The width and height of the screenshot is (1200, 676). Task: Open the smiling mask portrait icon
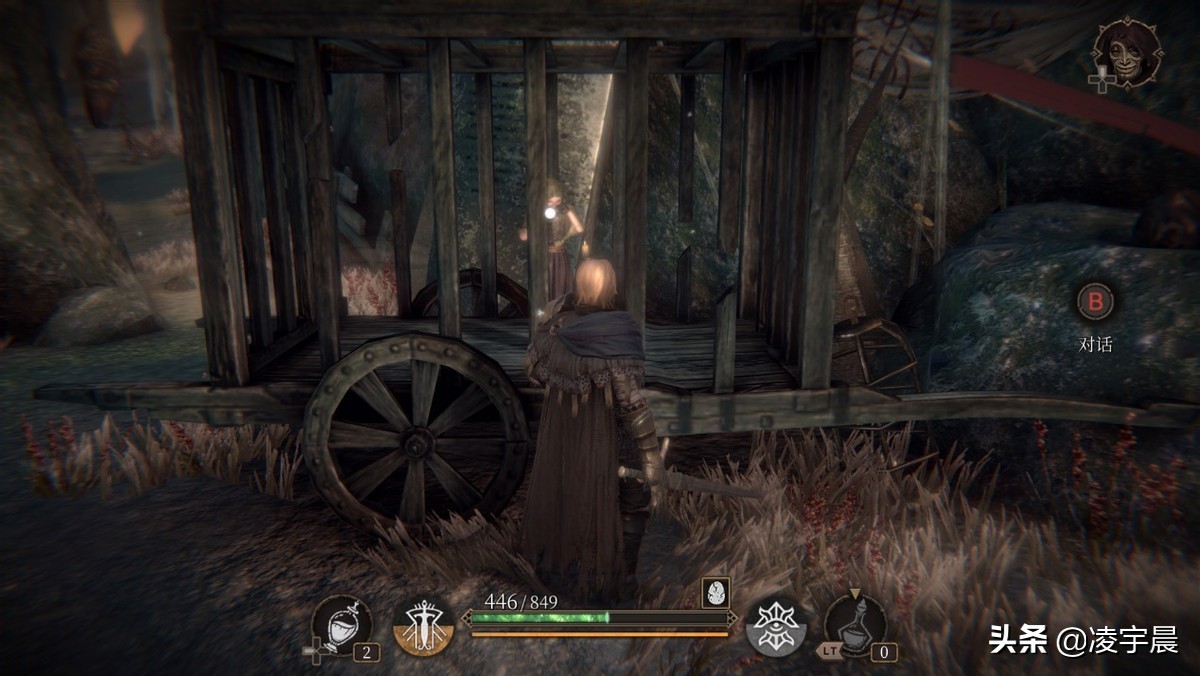(1128, 52)
